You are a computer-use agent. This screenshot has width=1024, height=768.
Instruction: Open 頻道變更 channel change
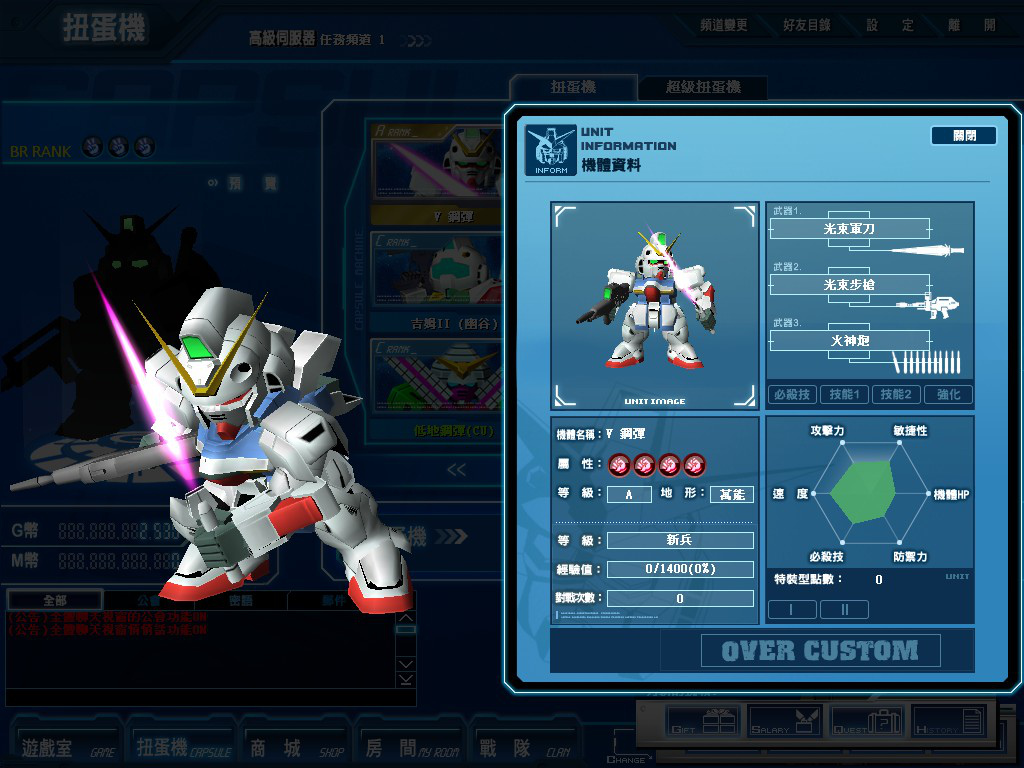click(723, 25)
